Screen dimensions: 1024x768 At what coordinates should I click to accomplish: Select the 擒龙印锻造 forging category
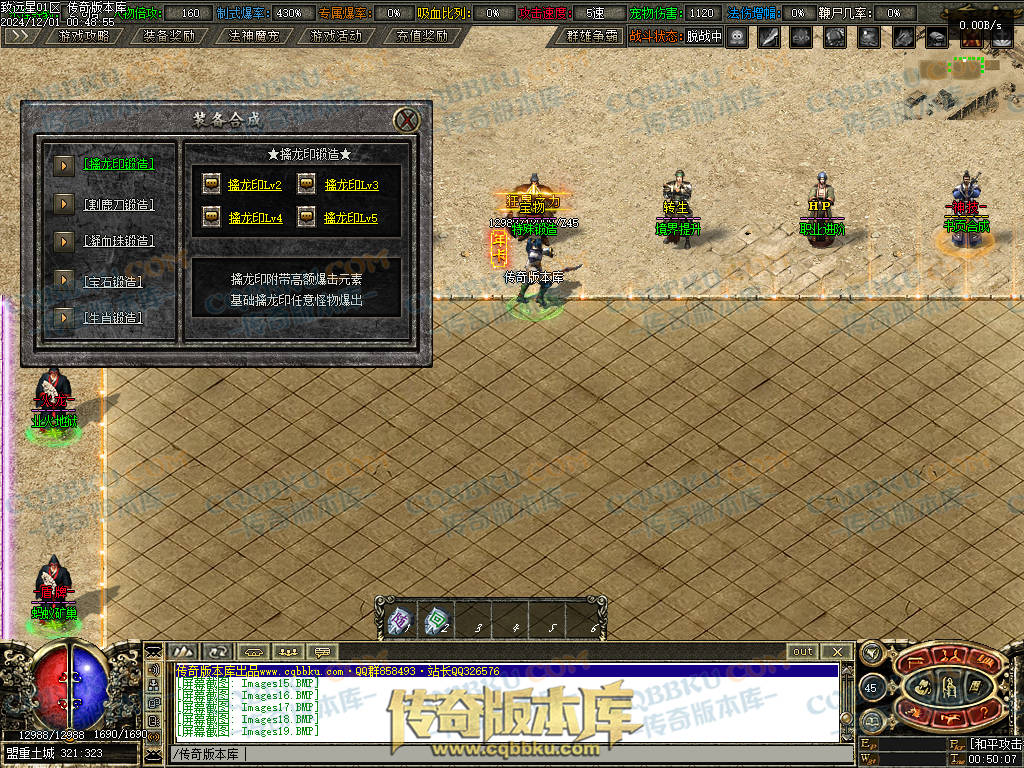(x=118, y=164)
